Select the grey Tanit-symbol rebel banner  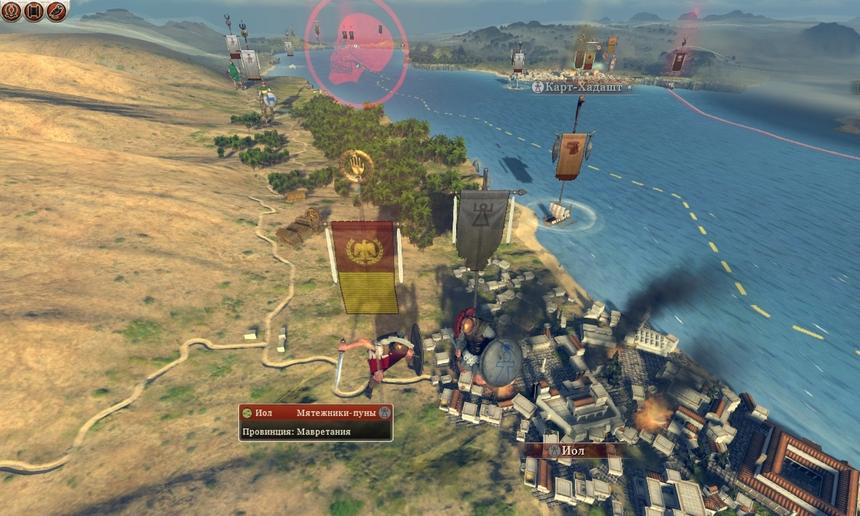pos(482,229)
